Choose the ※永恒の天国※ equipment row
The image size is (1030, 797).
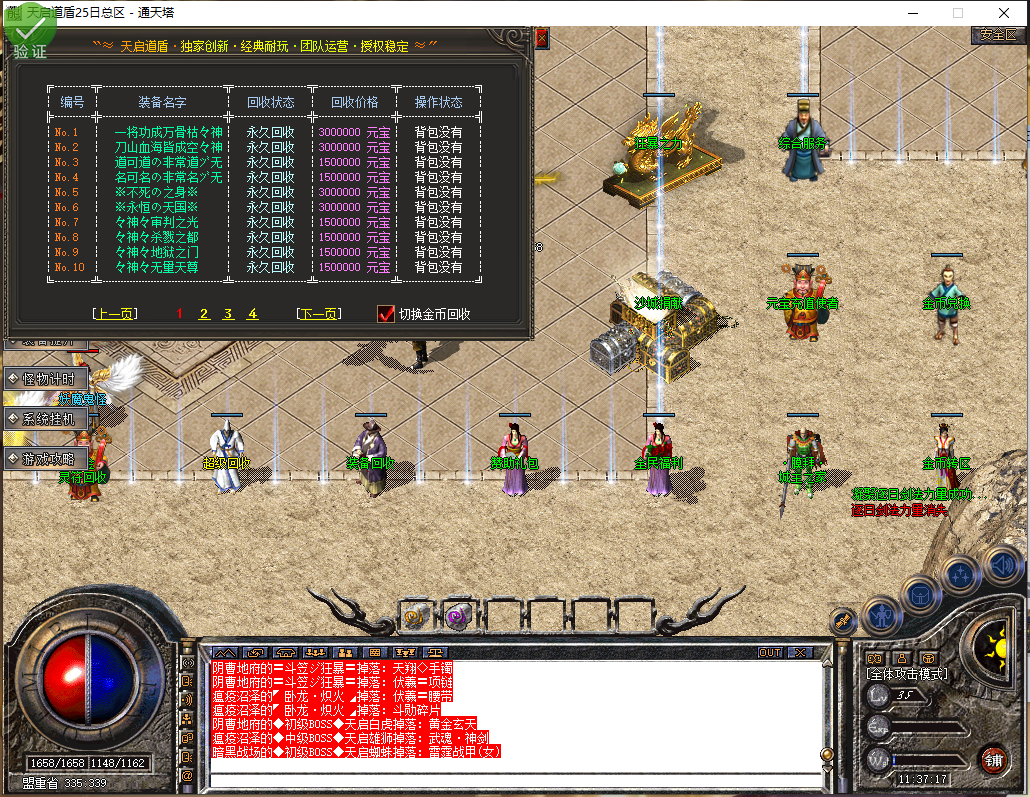158,207
